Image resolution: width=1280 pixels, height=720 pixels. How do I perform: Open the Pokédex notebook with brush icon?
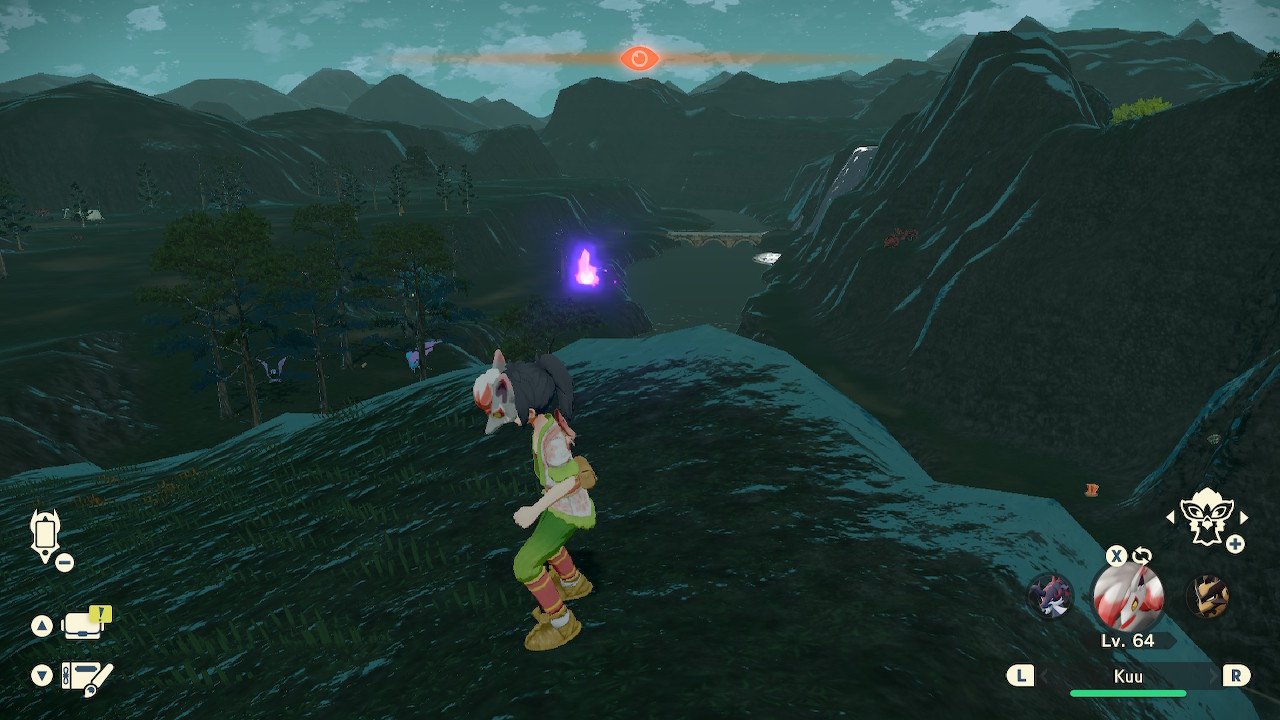pyautogui.click(x=86, y=677)
